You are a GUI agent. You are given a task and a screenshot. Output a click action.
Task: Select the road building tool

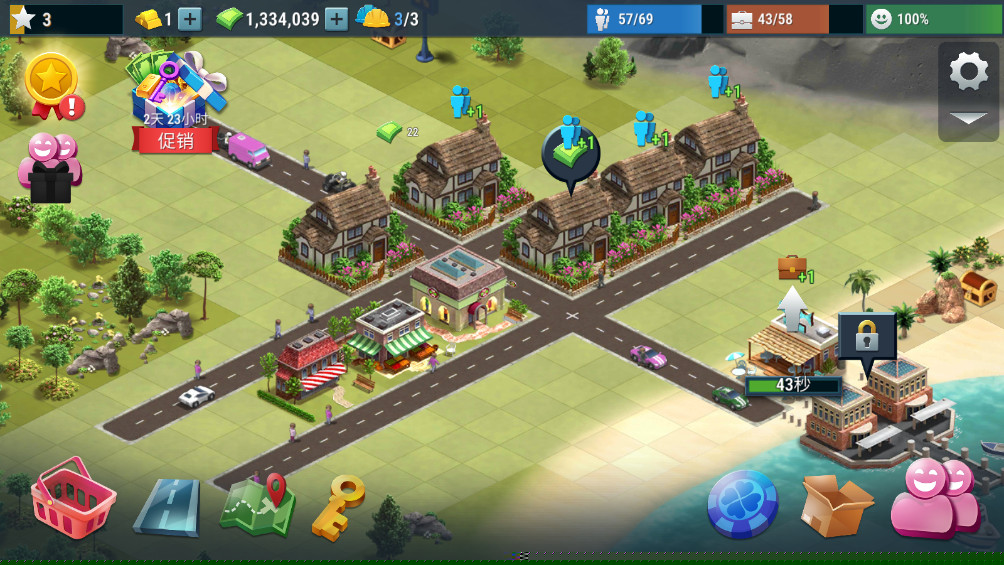tap(166, 506)
